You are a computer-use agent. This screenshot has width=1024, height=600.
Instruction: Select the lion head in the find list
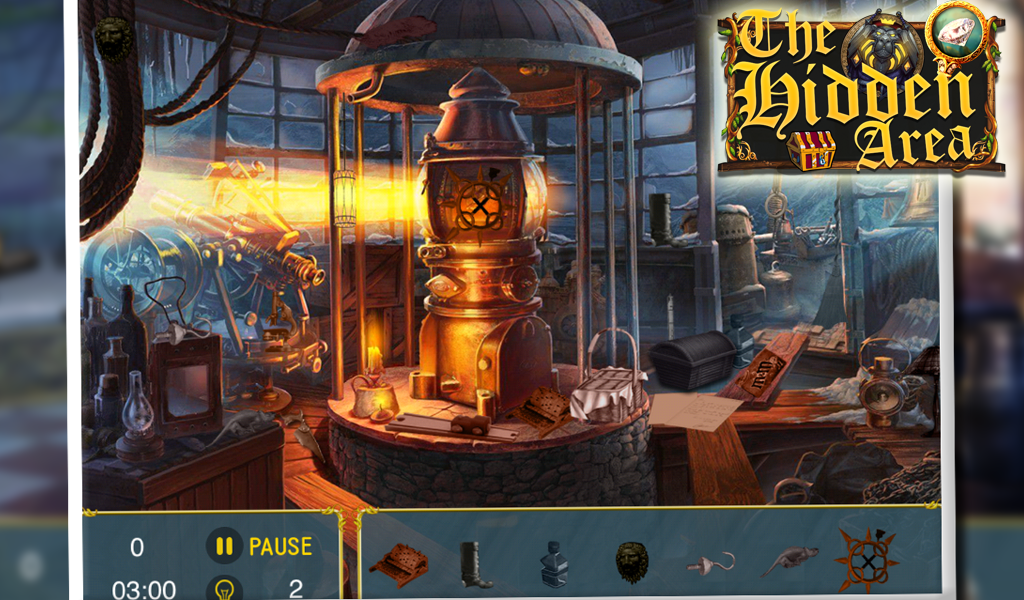pyautogui.click(x=631, y=563)
